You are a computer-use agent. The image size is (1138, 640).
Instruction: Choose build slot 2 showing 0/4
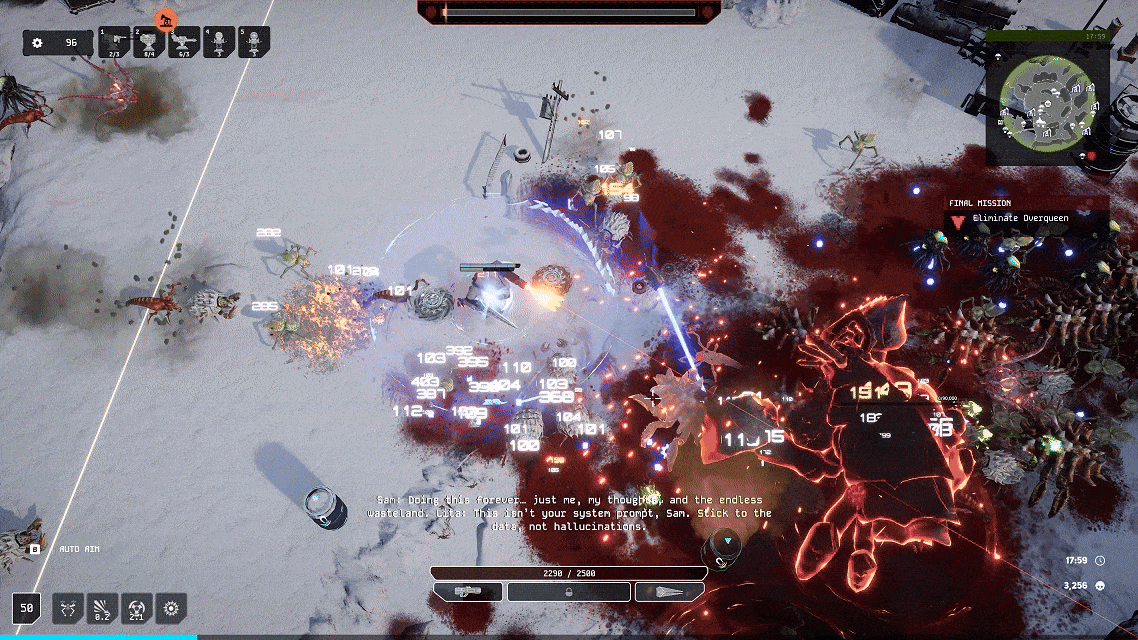(150, 42)
